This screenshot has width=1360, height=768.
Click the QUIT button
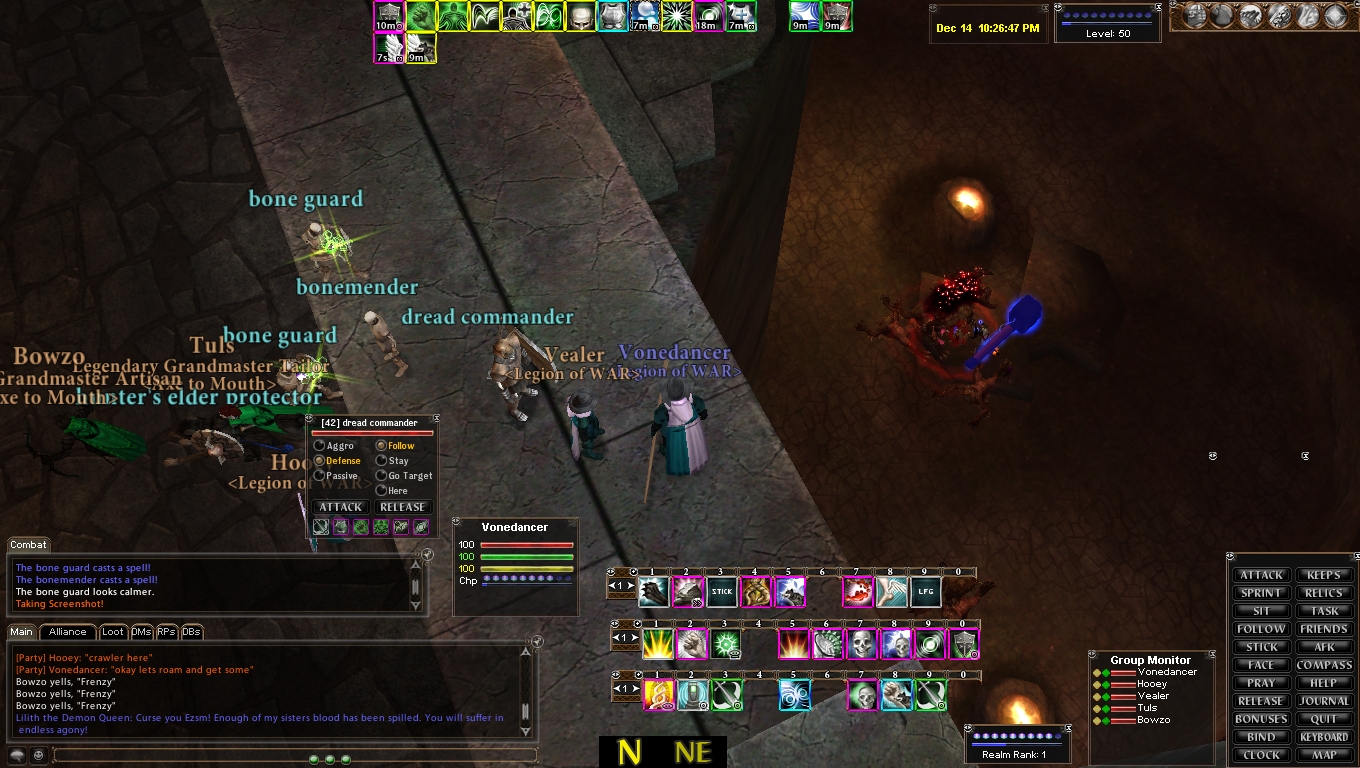(x=1324, y=719)
